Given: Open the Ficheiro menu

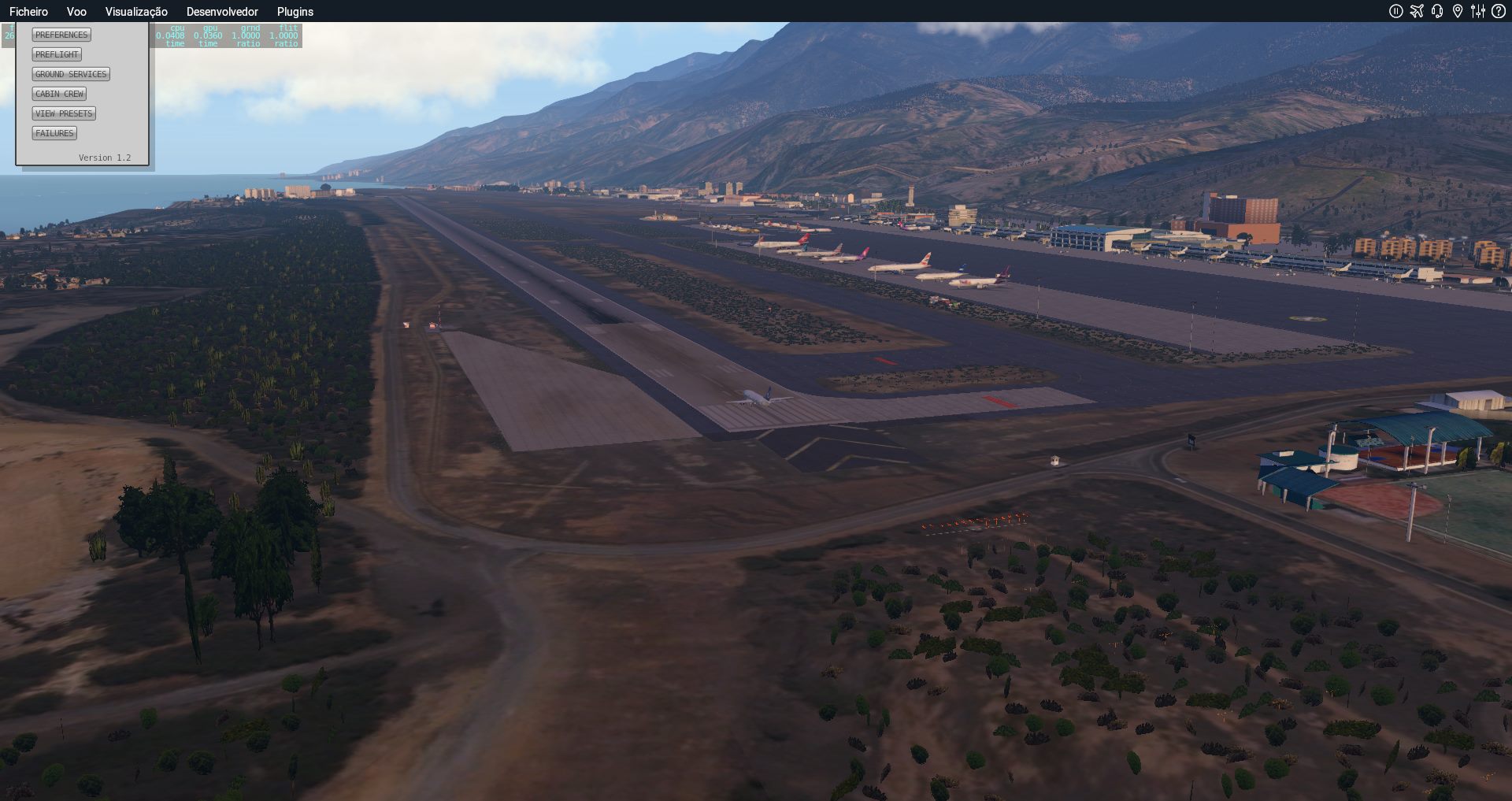Looking at the screenshot, I should coord(28,12).
